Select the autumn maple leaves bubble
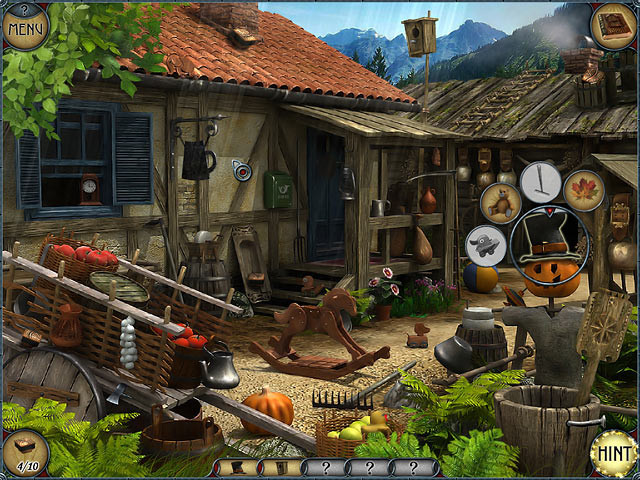The image size is (640, 480). (x=583, y=191)
